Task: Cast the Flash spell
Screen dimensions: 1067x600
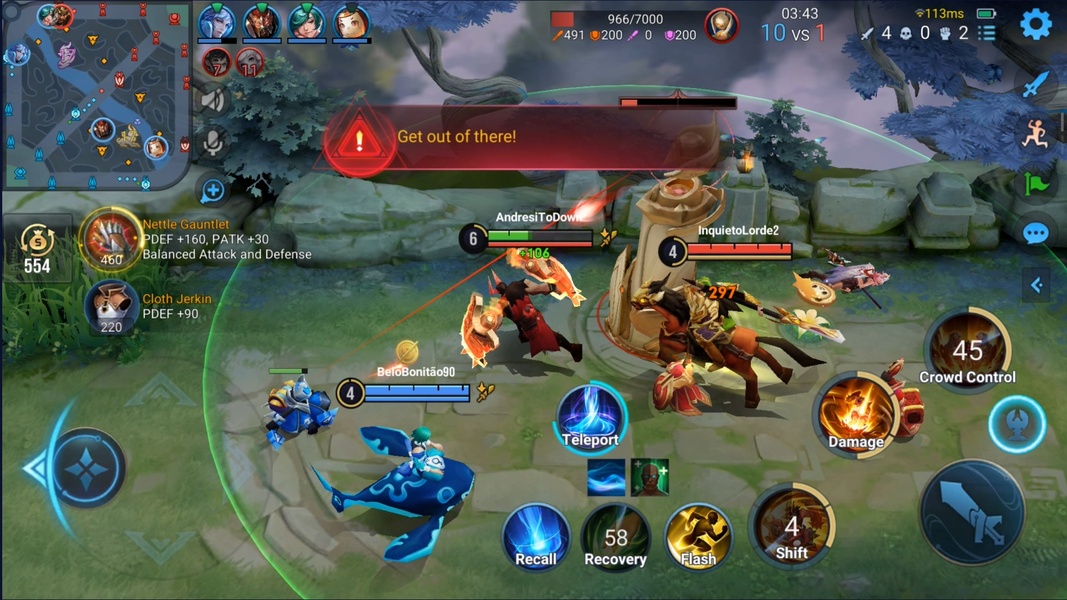Action: (x=697, y=537)
